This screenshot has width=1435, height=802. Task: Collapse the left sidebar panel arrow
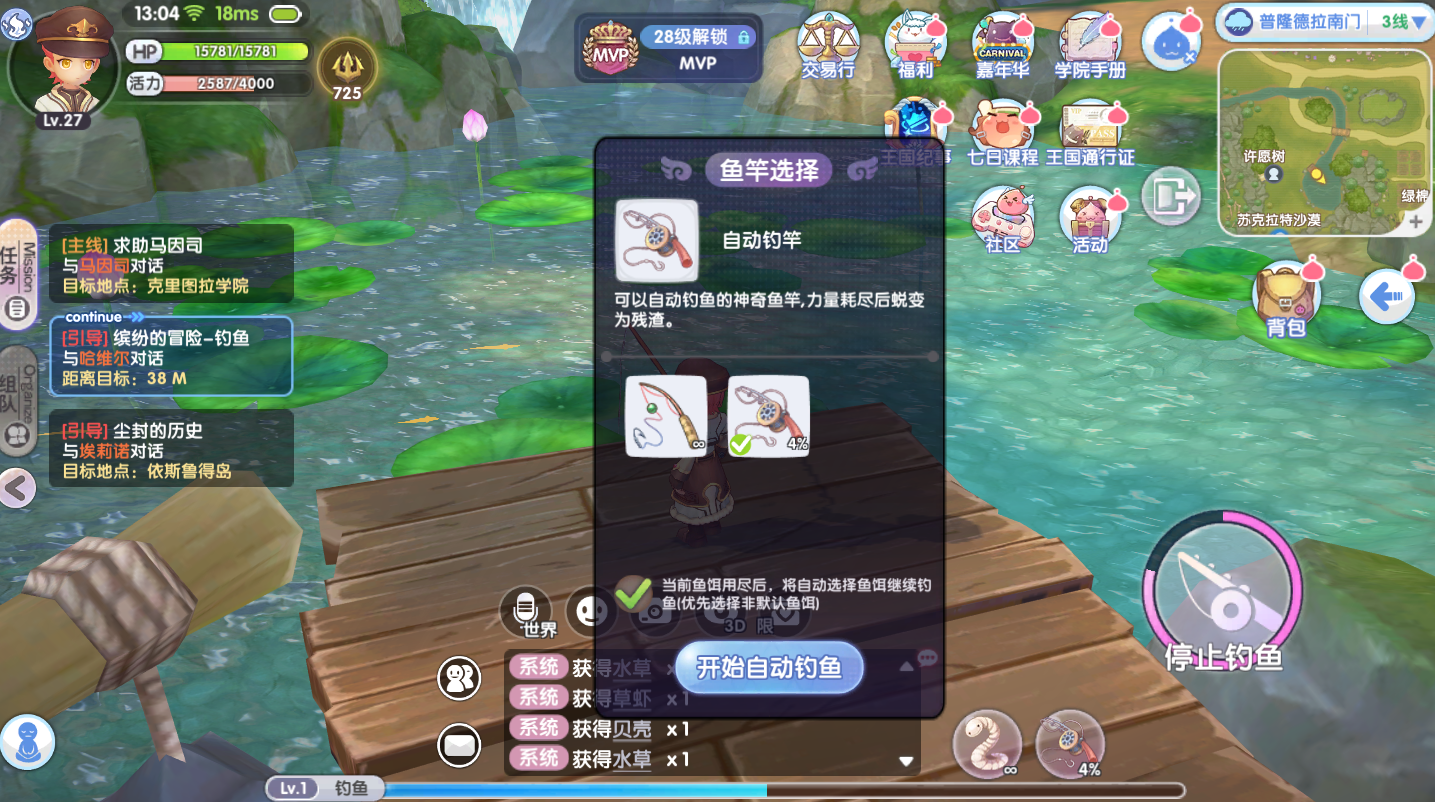click(x=16, y=489)
